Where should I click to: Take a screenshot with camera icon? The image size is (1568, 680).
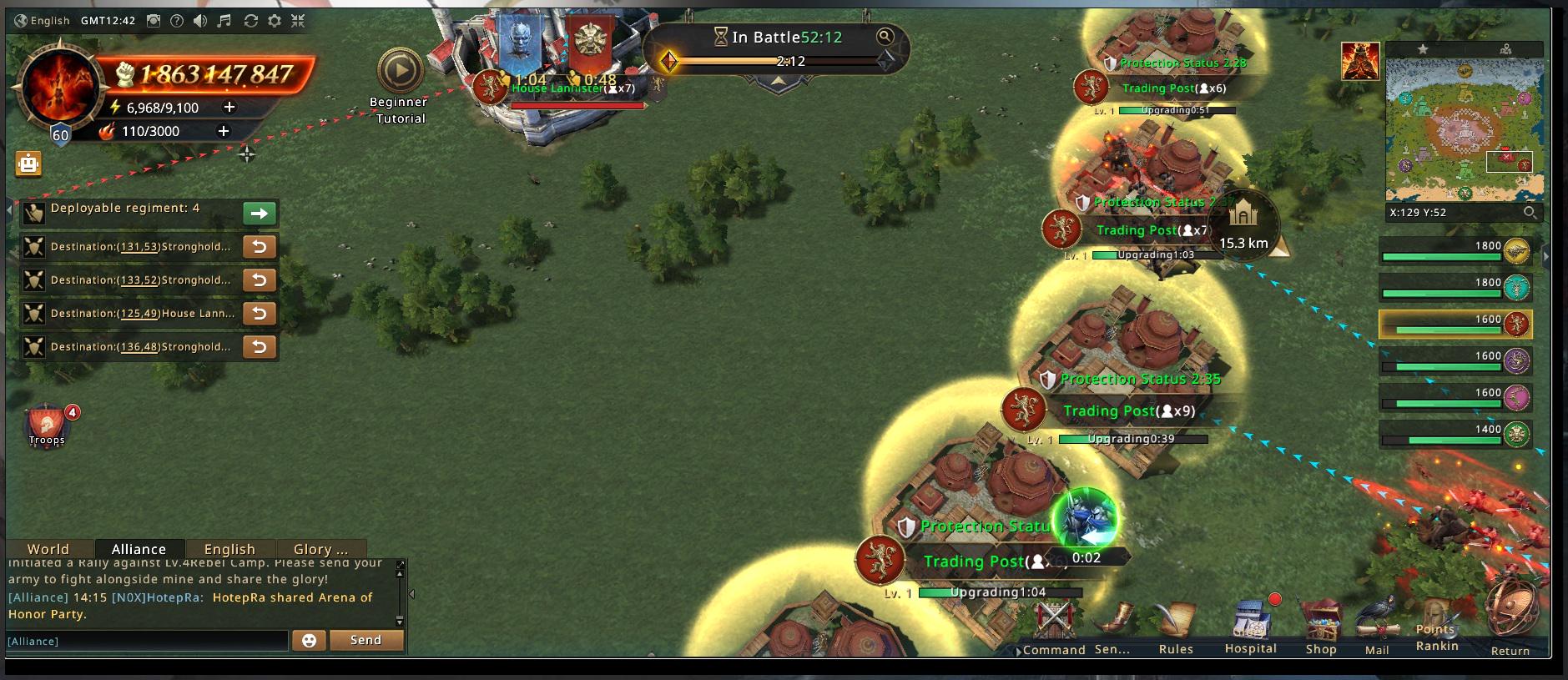point(154,21)
